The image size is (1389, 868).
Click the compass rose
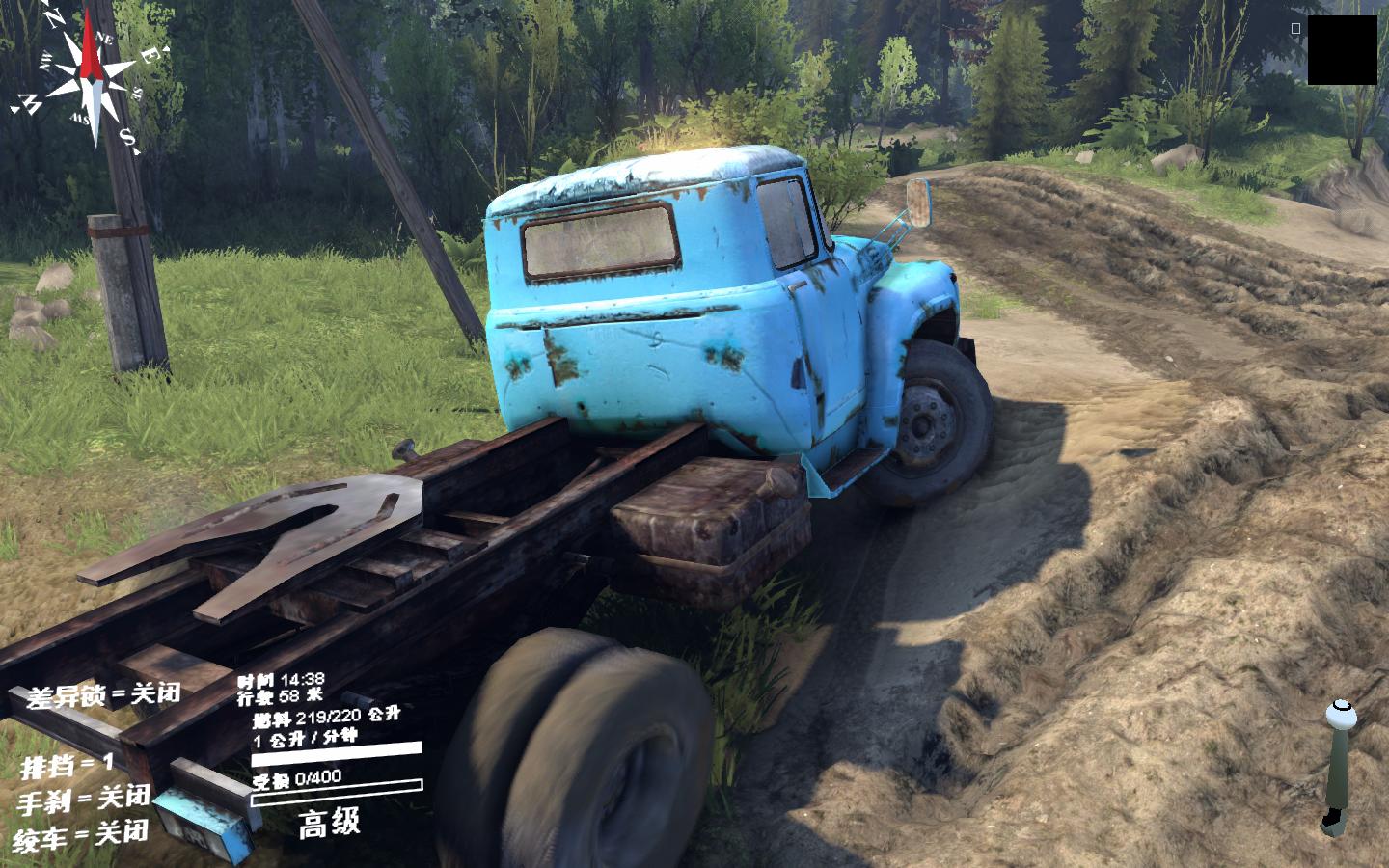(91, 79)
